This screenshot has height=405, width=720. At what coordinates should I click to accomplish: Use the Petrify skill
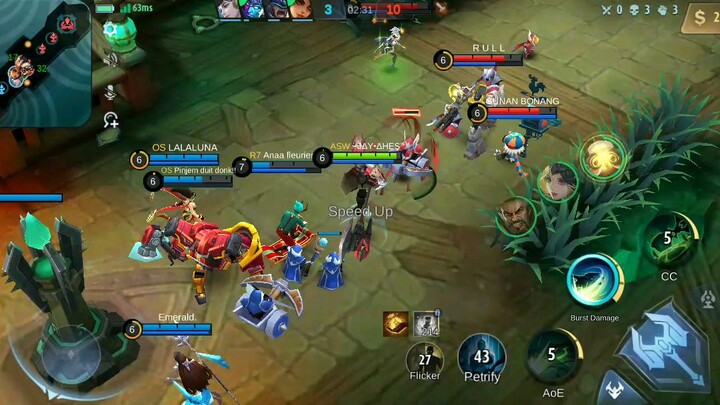pyautogui.click(x=481, y=358)
